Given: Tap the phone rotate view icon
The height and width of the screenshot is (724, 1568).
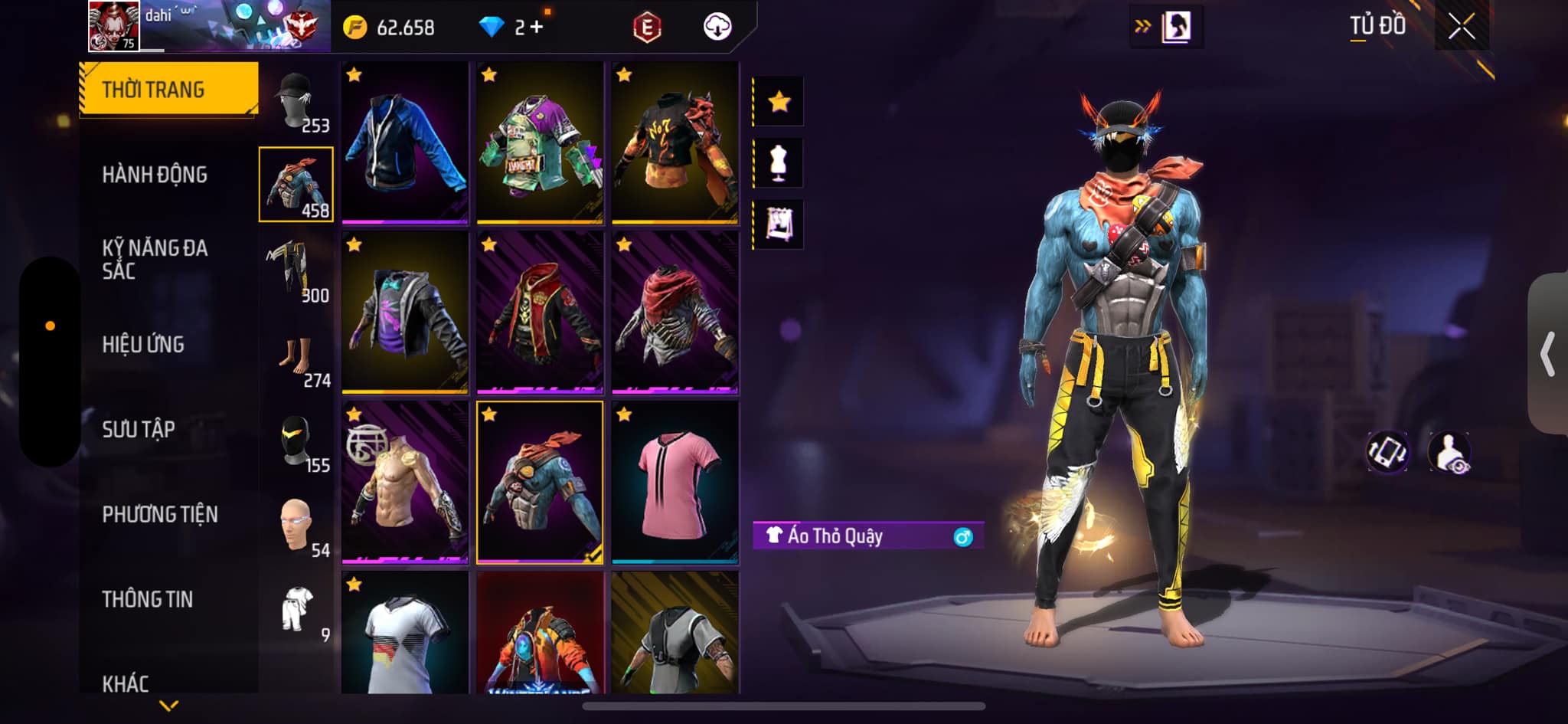Looking at the screenshot, I should 1387,452.
